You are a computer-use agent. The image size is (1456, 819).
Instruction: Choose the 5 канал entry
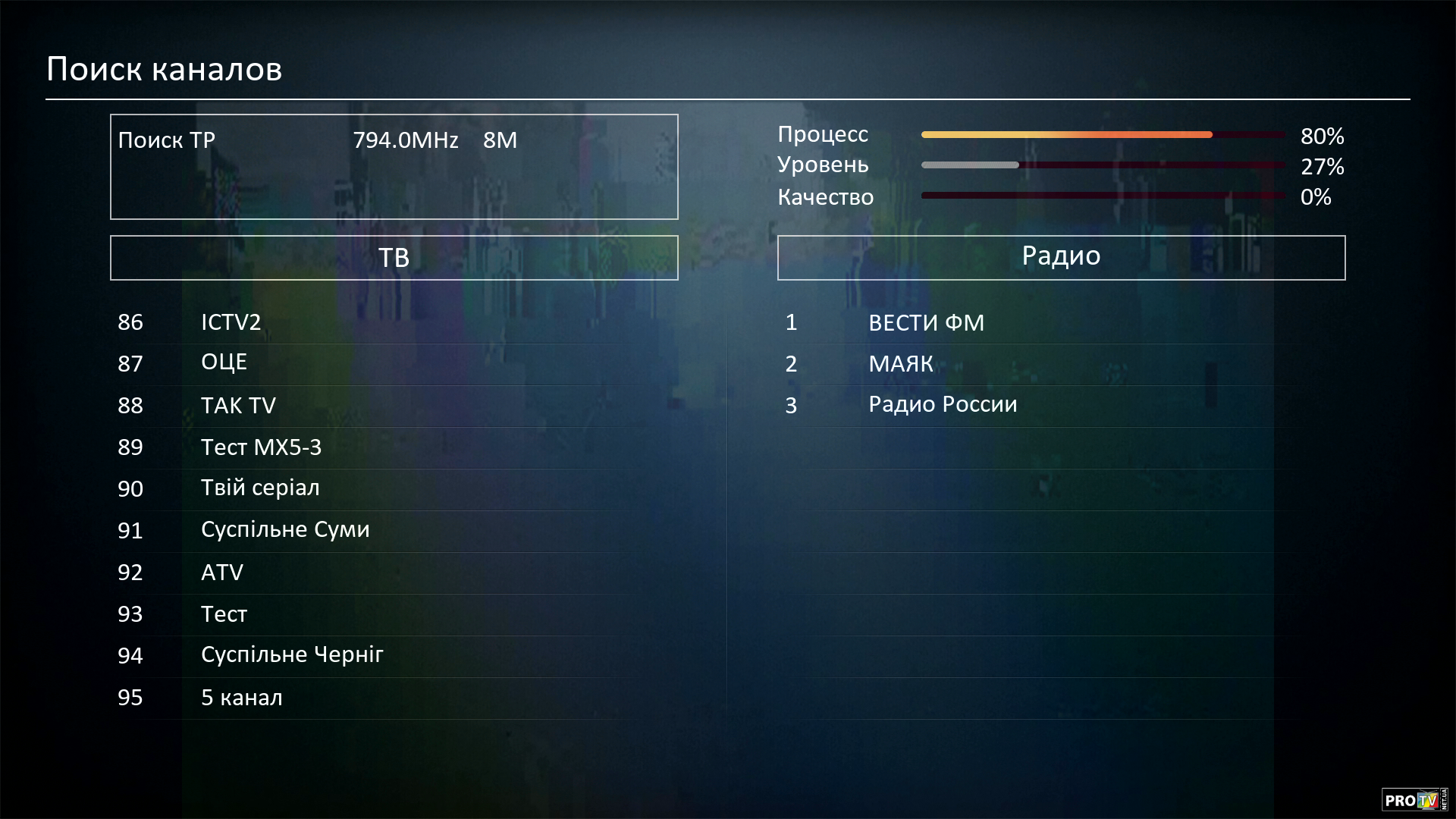coord(241,697)
